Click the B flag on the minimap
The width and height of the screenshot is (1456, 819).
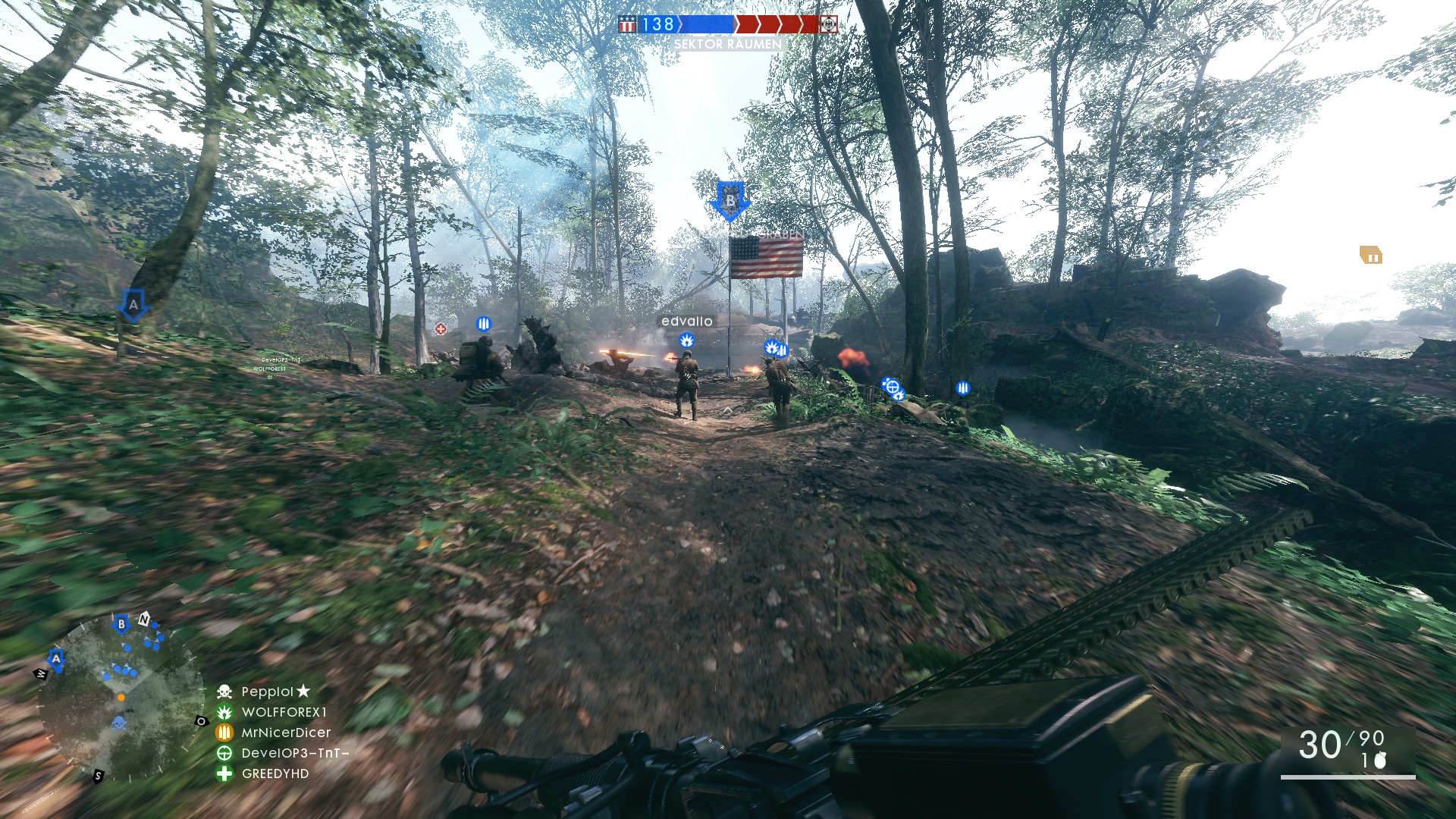[x=121, y=624]
